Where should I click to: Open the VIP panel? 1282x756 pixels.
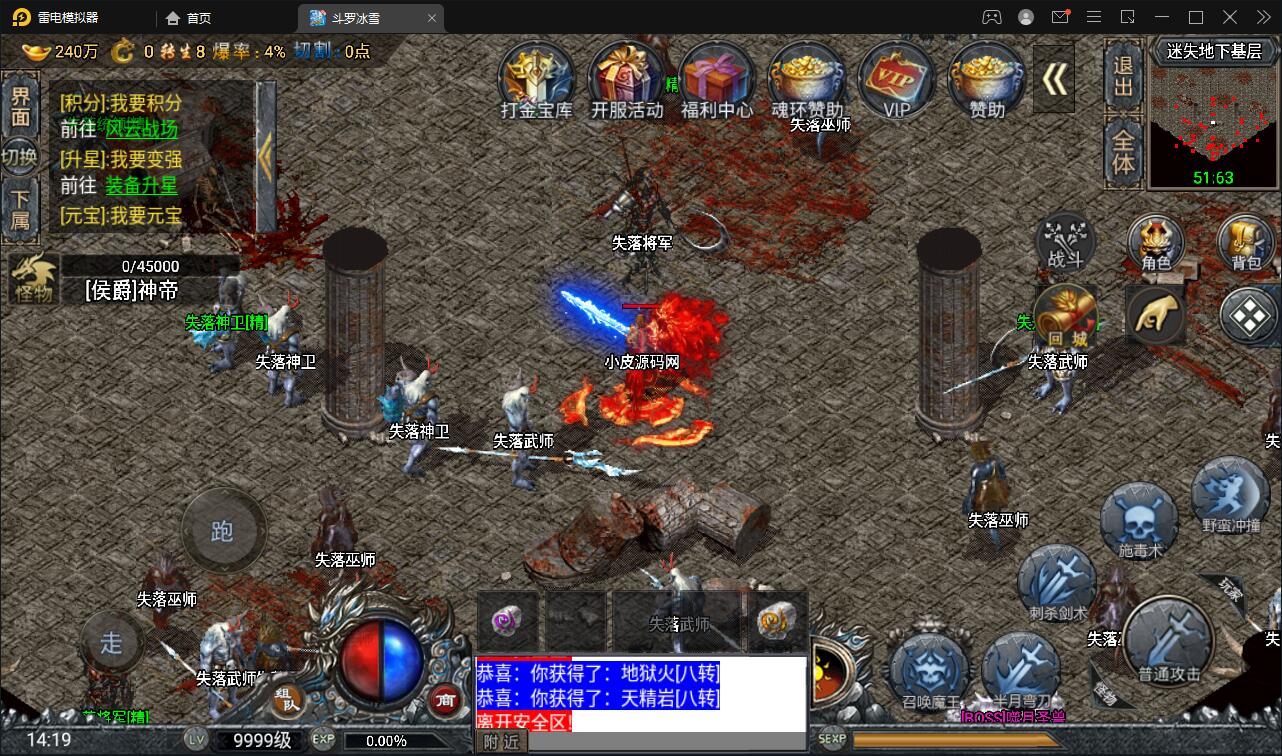[896, 80]
